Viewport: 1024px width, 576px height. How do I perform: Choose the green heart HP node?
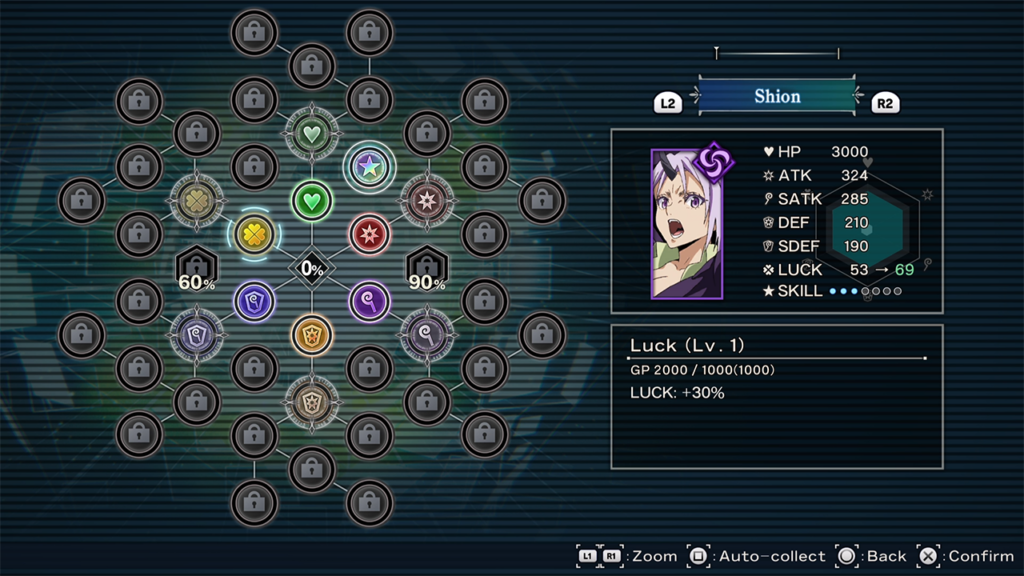click(312, 201)
